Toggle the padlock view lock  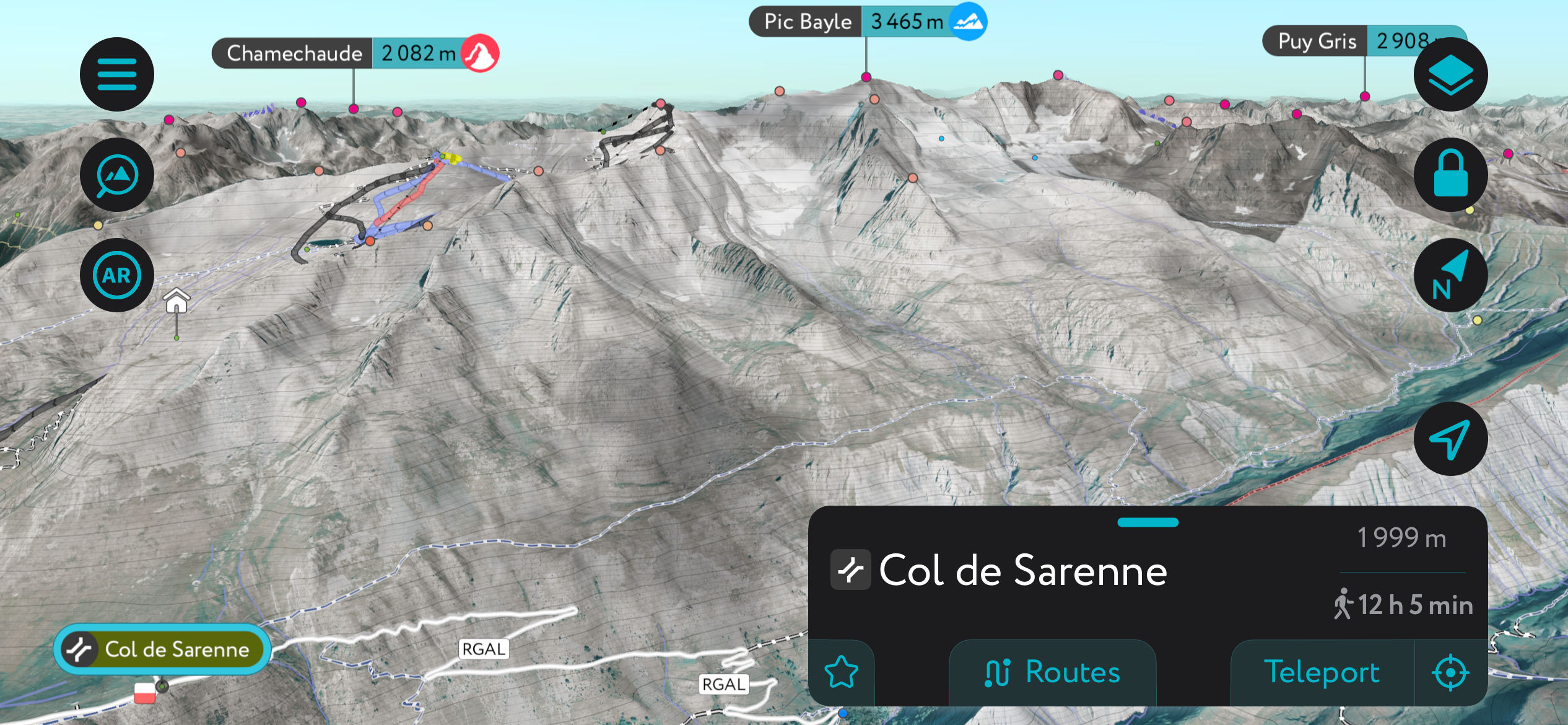(x=1450, y=175)
